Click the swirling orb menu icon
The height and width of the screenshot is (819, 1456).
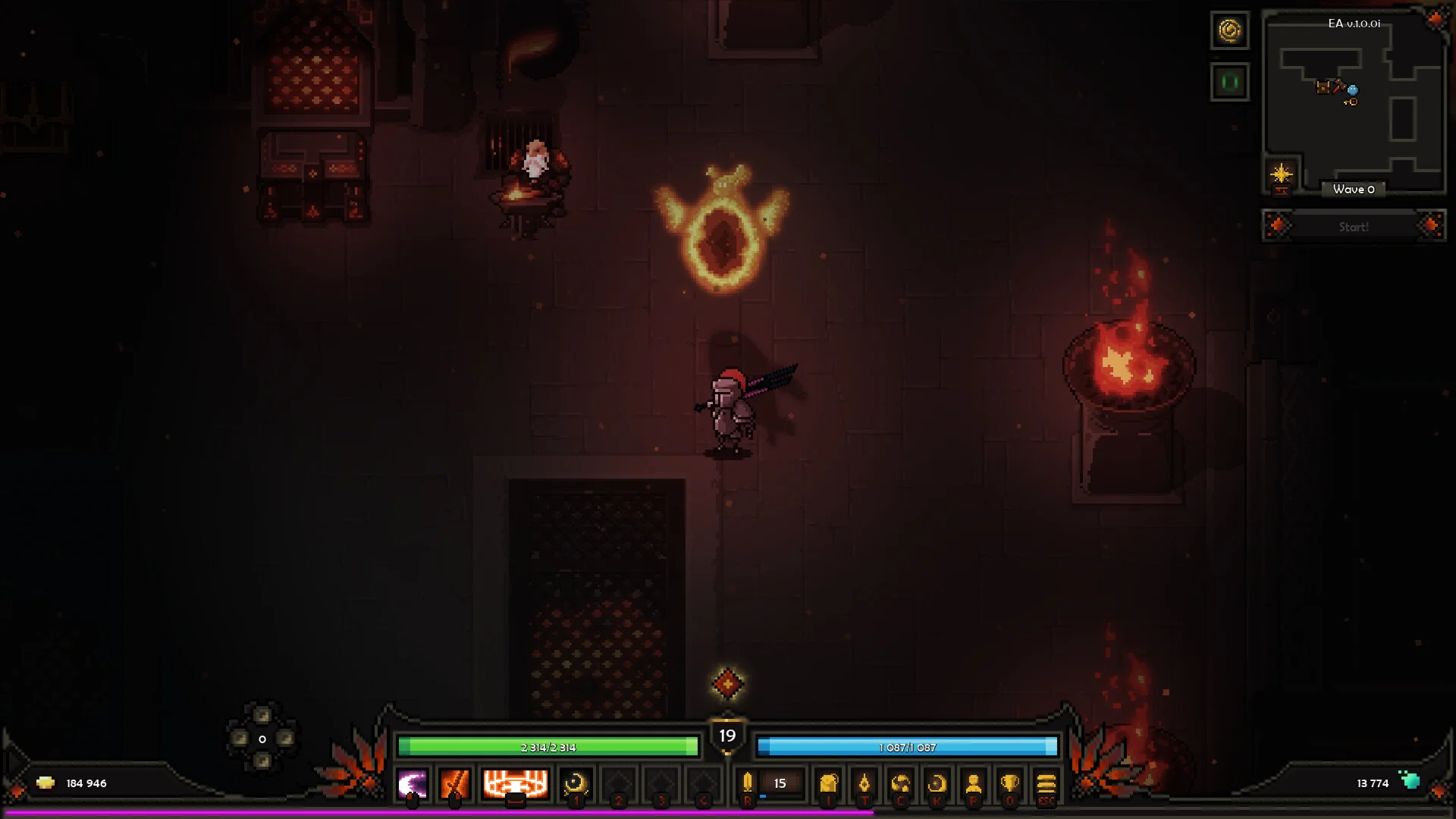pos(901,784)
